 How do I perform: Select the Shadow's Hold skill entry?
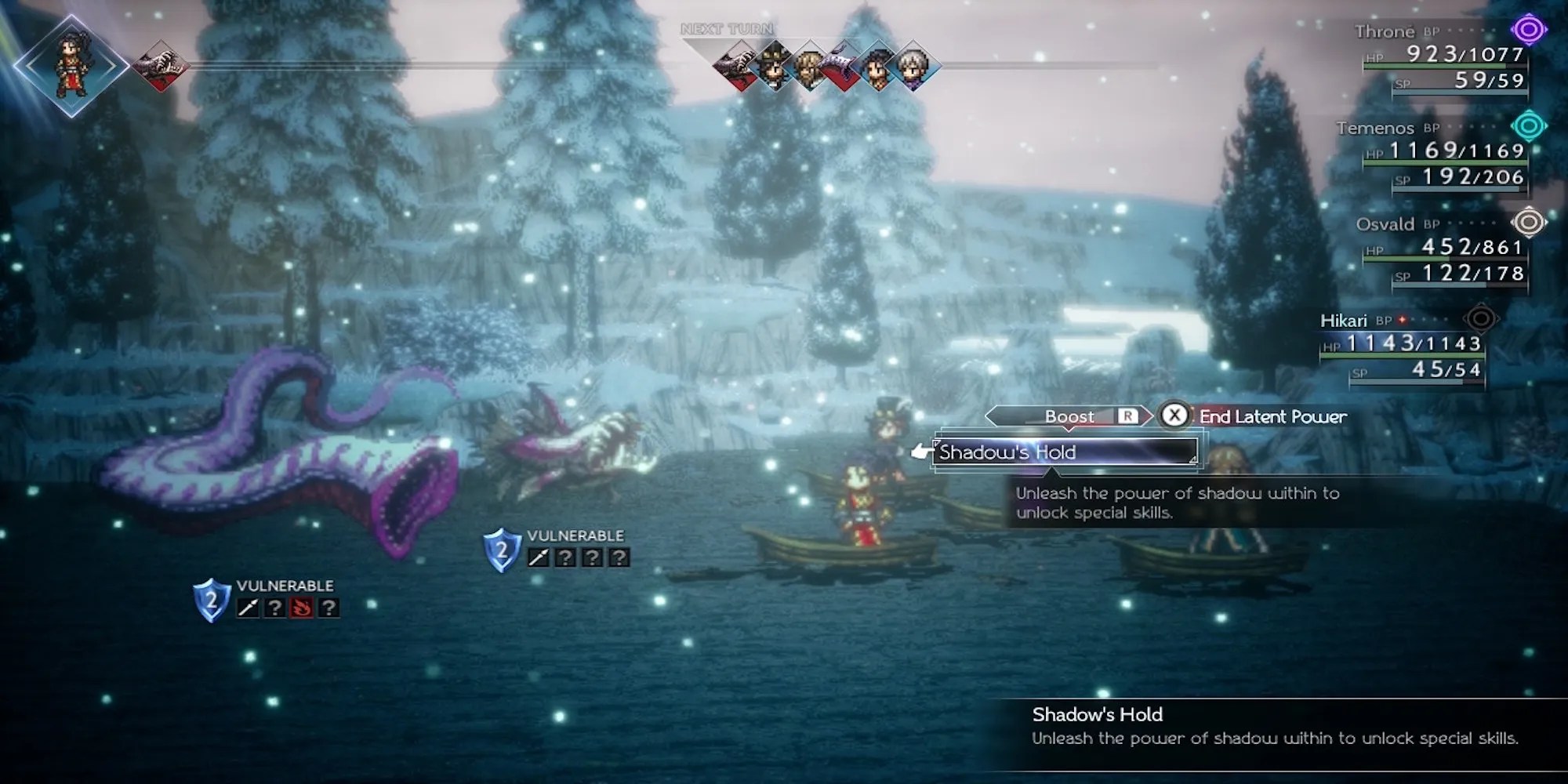tap(1065, 452)
